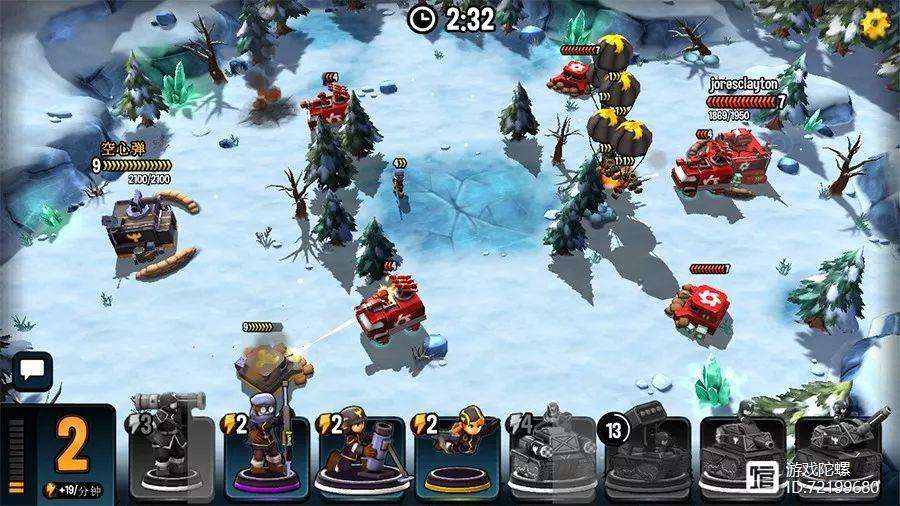Open the chat speech bubble
The height and width of the screenshot is (506, 900).
(31, 370)
